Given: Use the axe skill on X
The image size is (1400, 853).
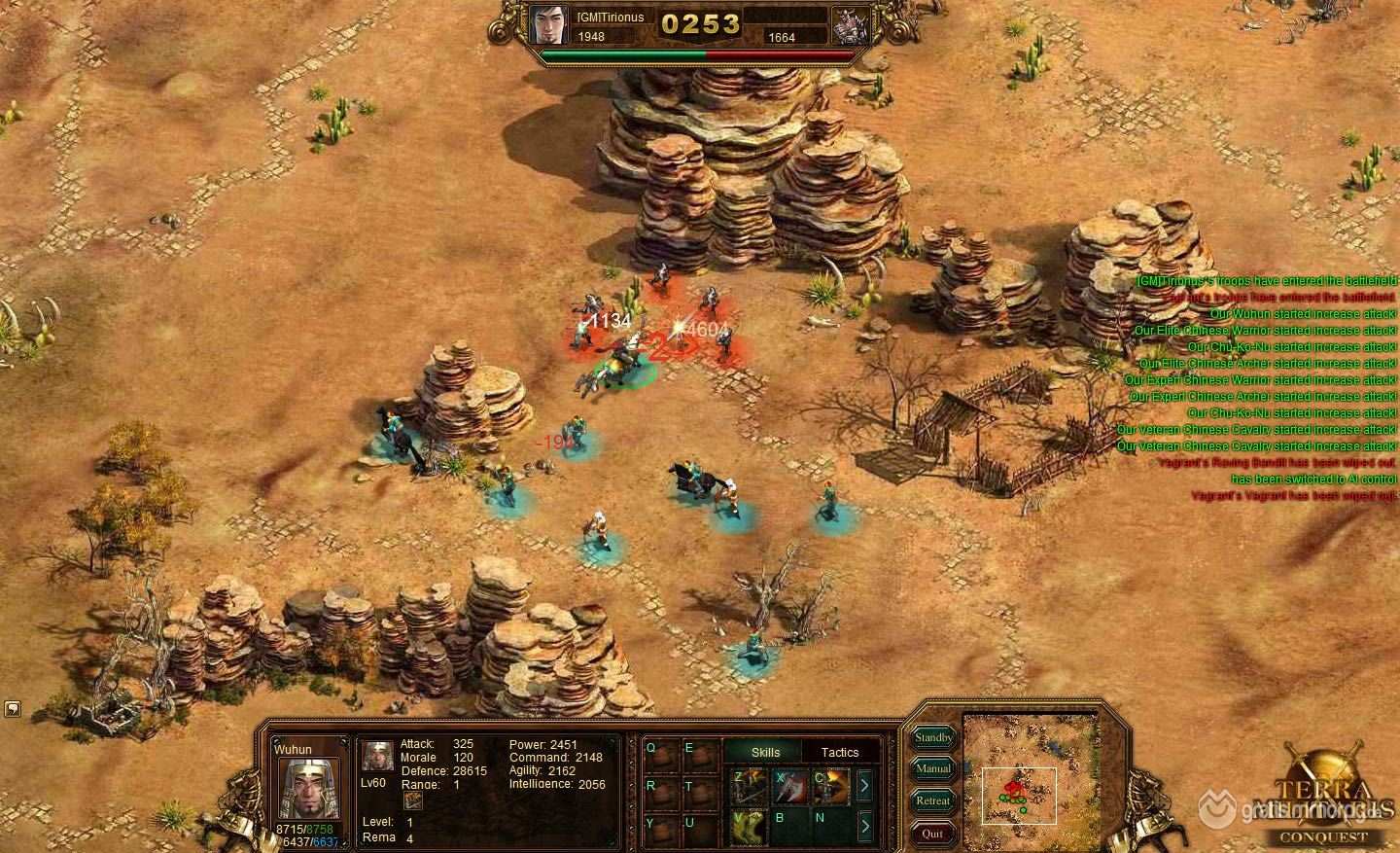Looking at the screenshot, I should [x=789, y=787].
